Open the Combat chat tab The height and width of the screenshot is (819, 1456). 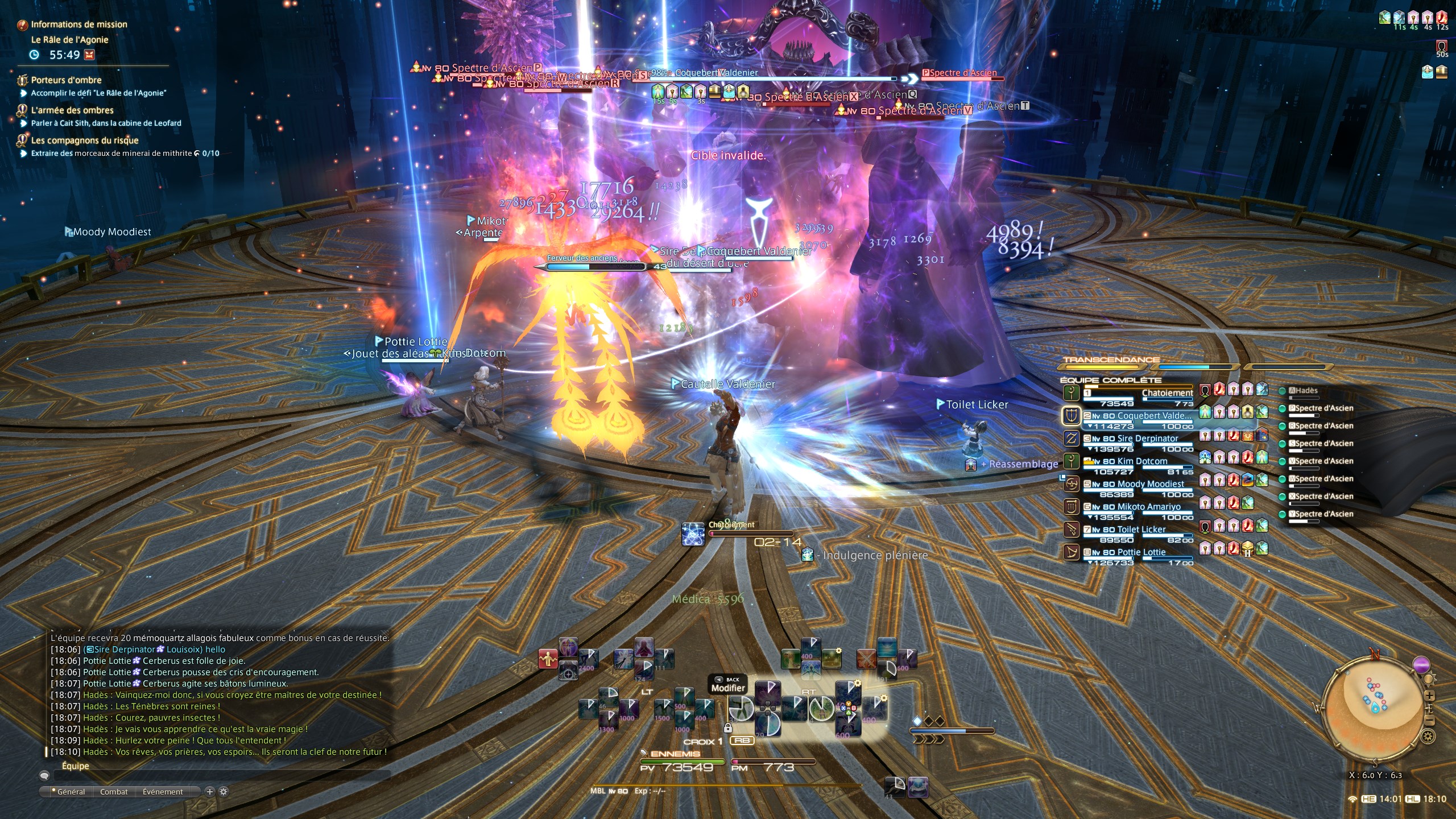[114, 792]
